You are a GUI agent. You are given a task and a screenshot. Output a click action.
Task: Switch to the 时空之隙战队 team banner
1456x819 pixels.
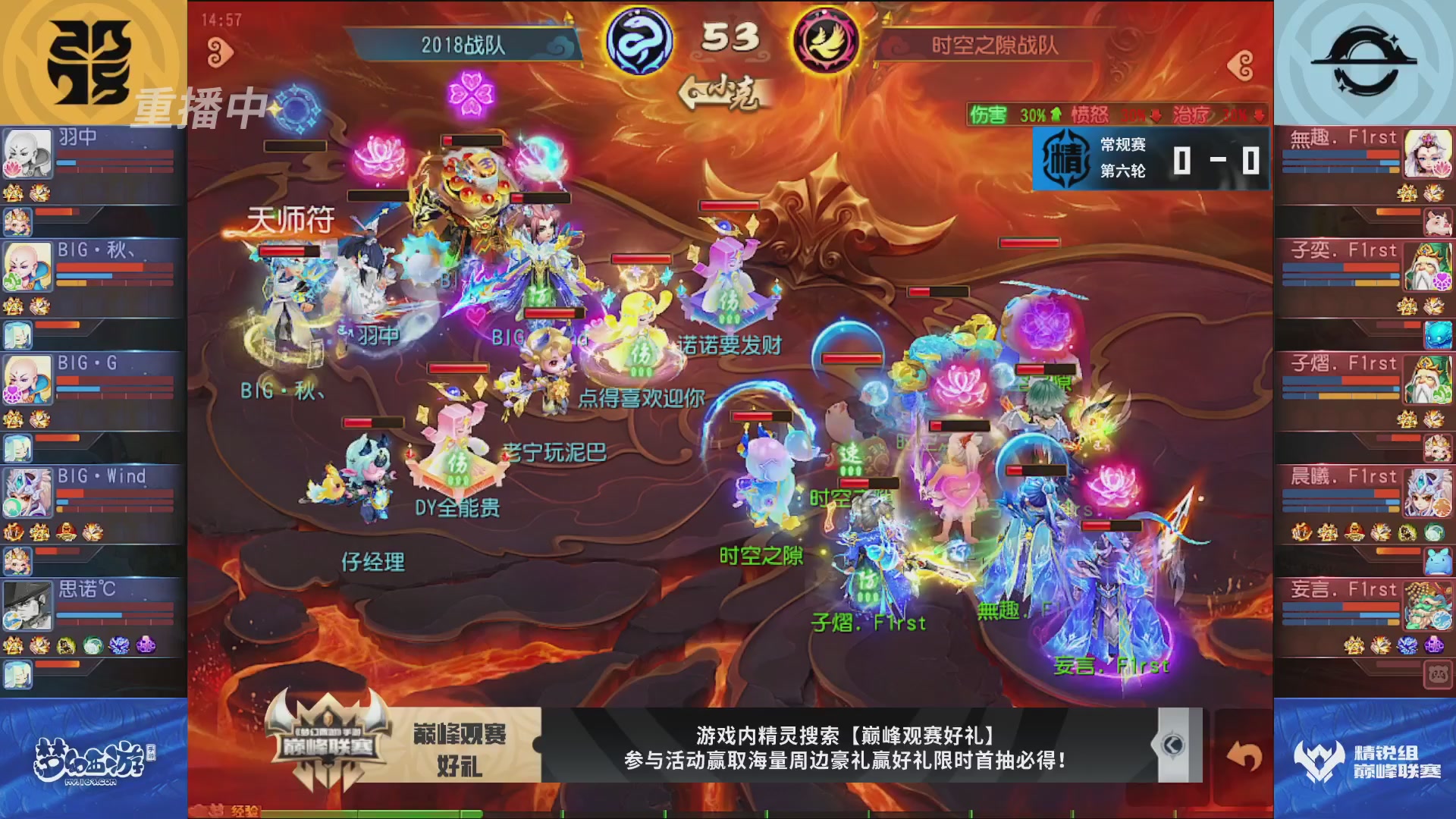pos(999,45)
